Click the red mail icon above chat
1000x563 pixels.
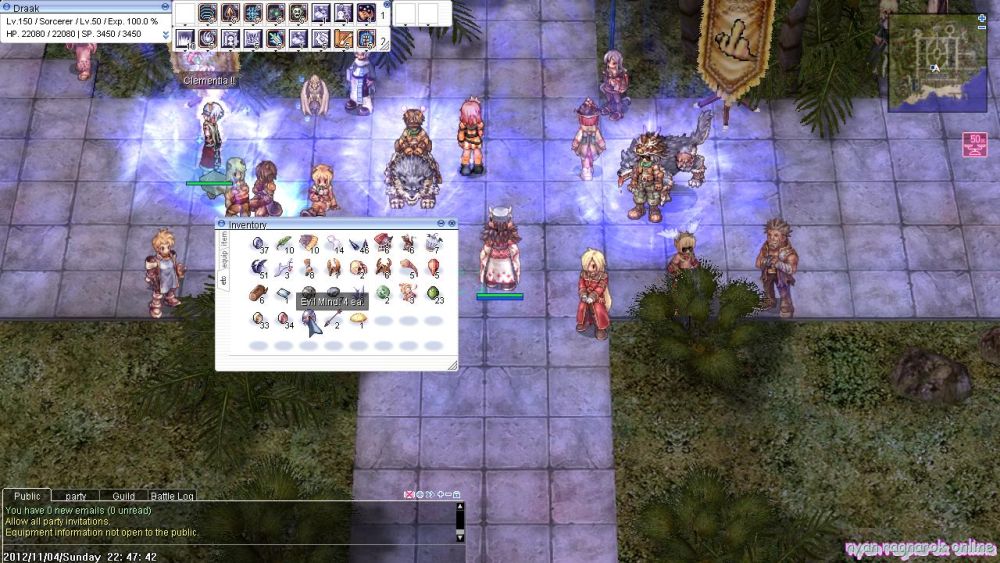pos(409,495)
